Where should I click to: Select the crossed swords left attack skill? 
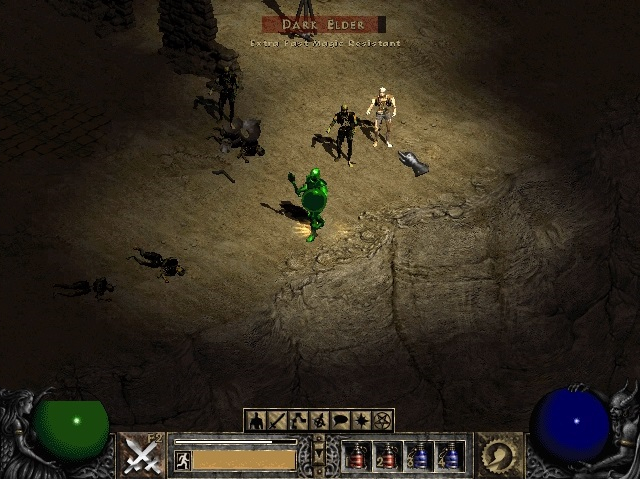click(143, 455)
